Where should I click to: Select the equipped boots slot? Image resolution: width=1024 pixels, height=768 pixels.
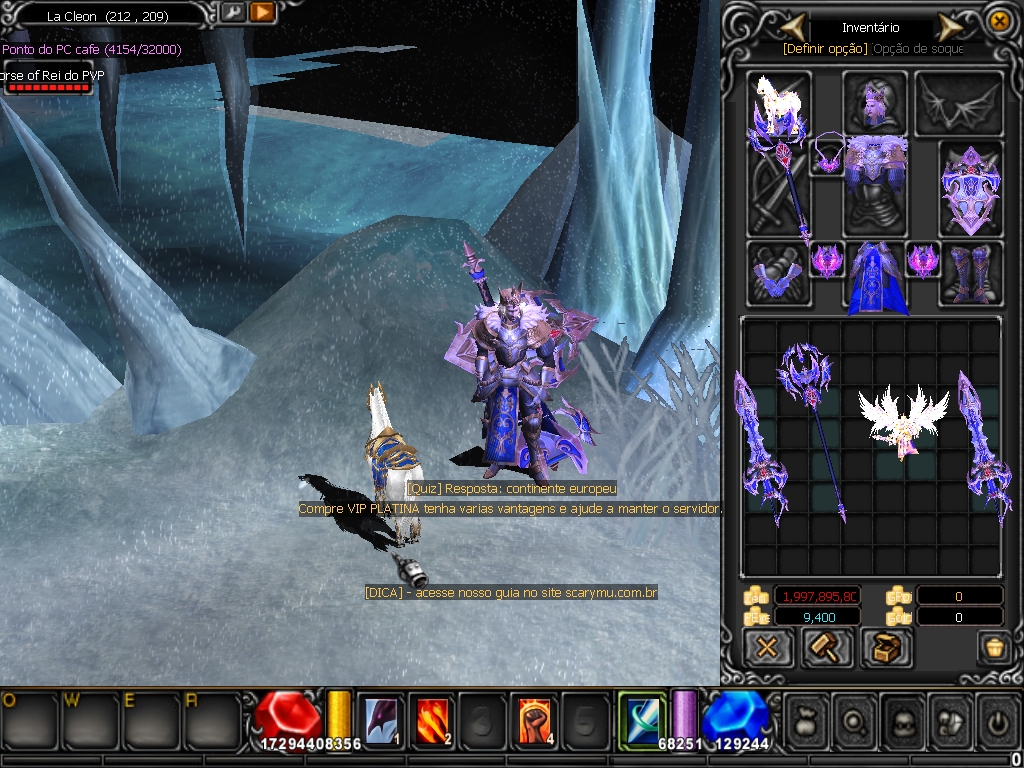pos(970,273)
